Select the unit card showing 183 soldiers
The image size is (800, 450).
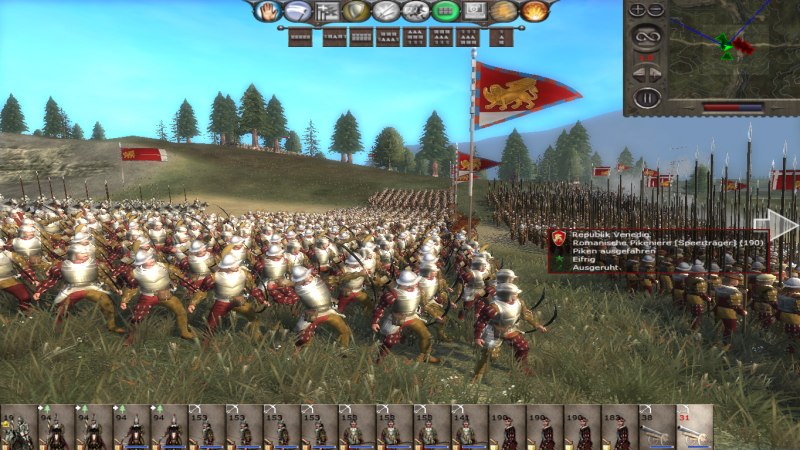pos(619,427)
